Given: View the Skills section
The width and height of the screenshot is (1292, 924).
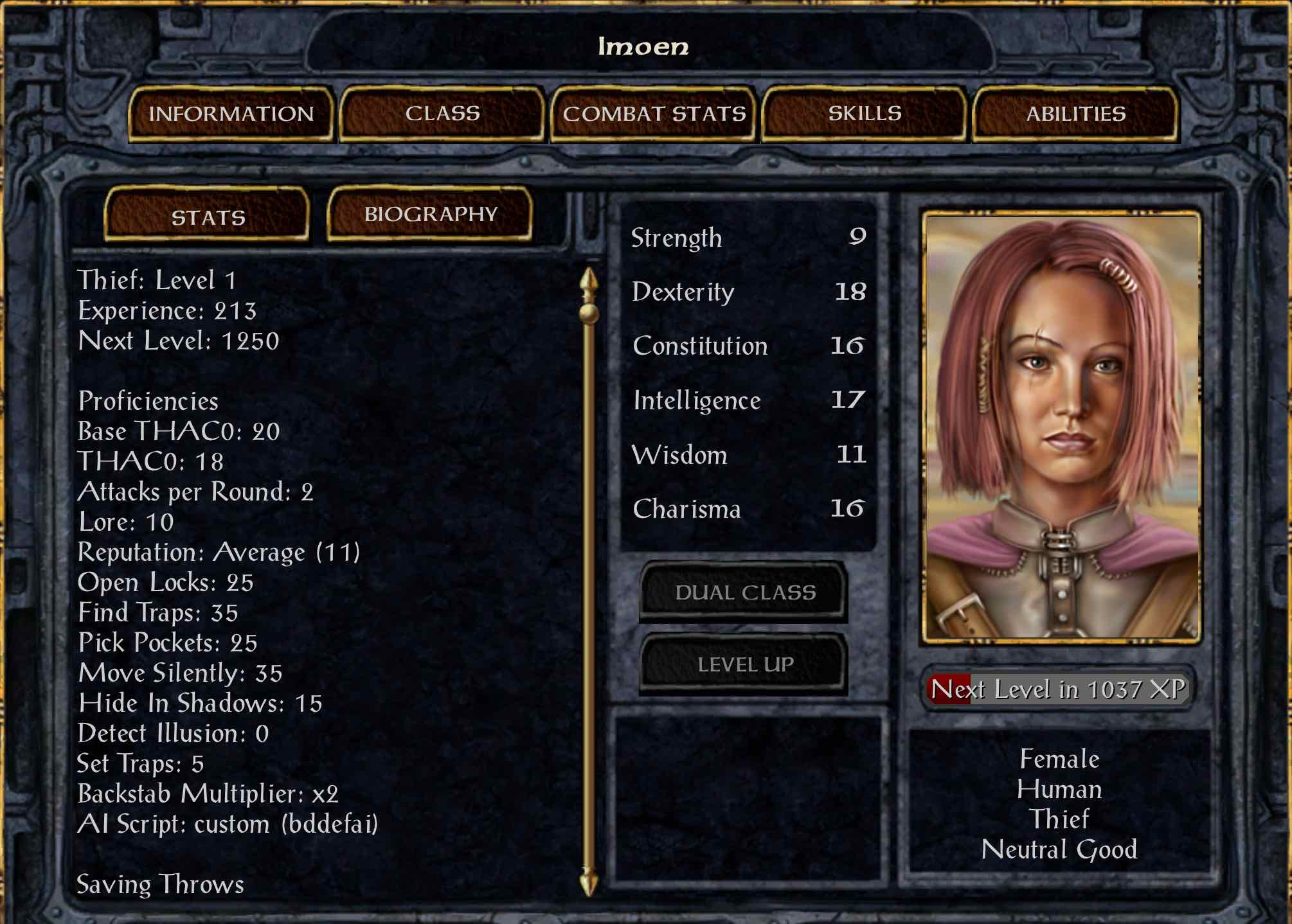Looking at the screenshot, I should click(865, 114).
